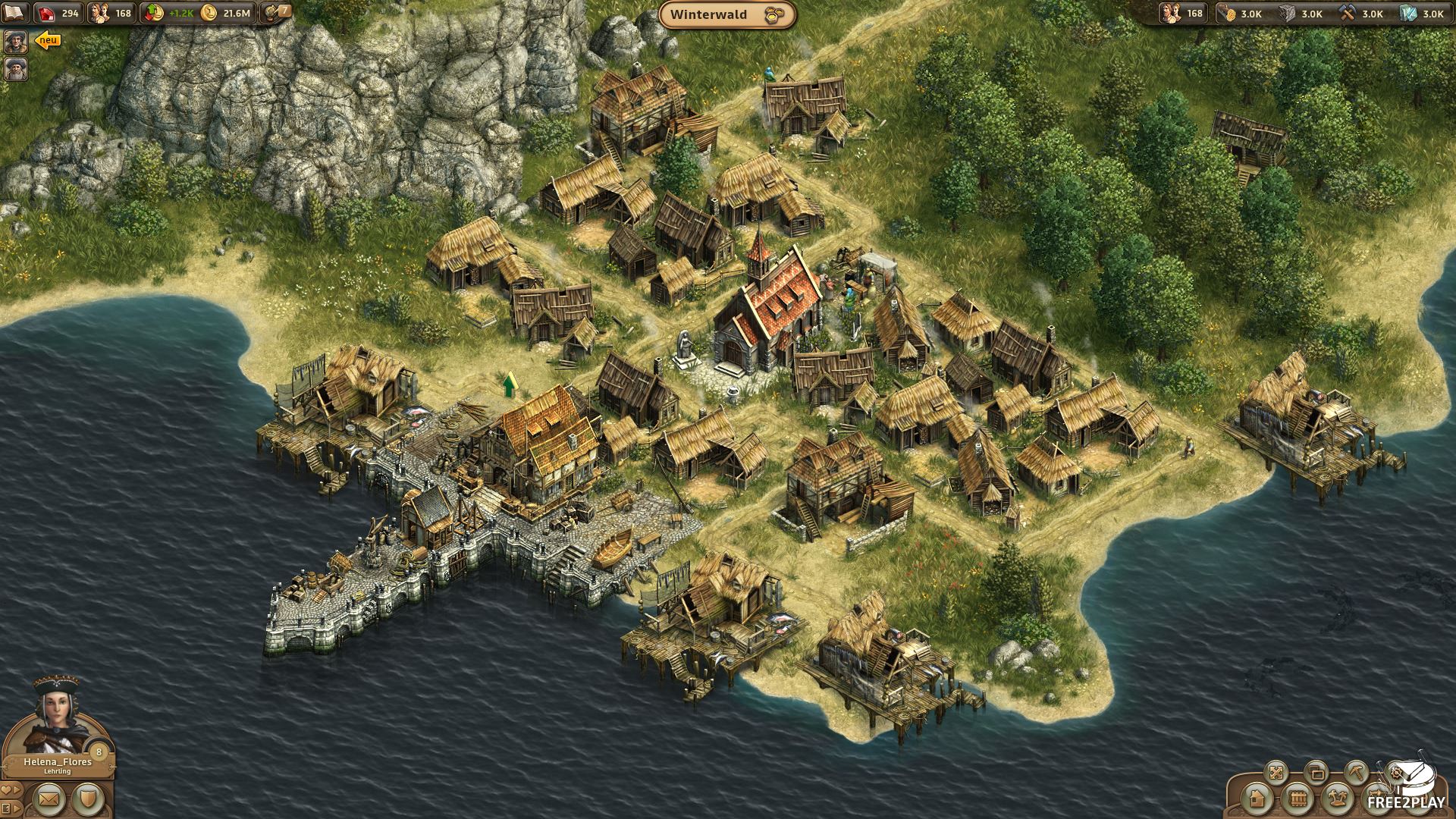Expand the list panel tab below the heart

[x=10, y=808]
